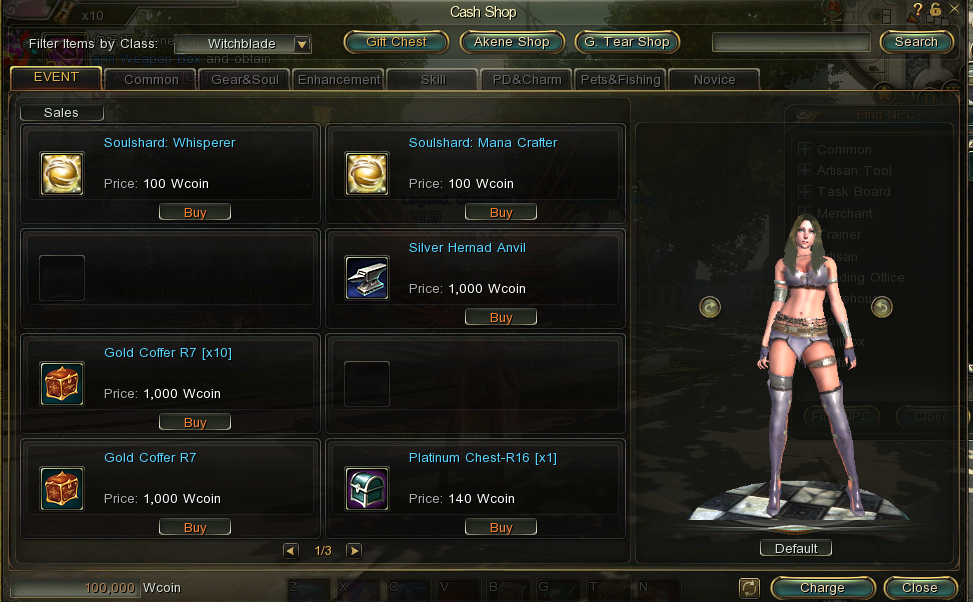Click the Search button
The height and width of the screenshot is (602, 973).
(916, 42)
